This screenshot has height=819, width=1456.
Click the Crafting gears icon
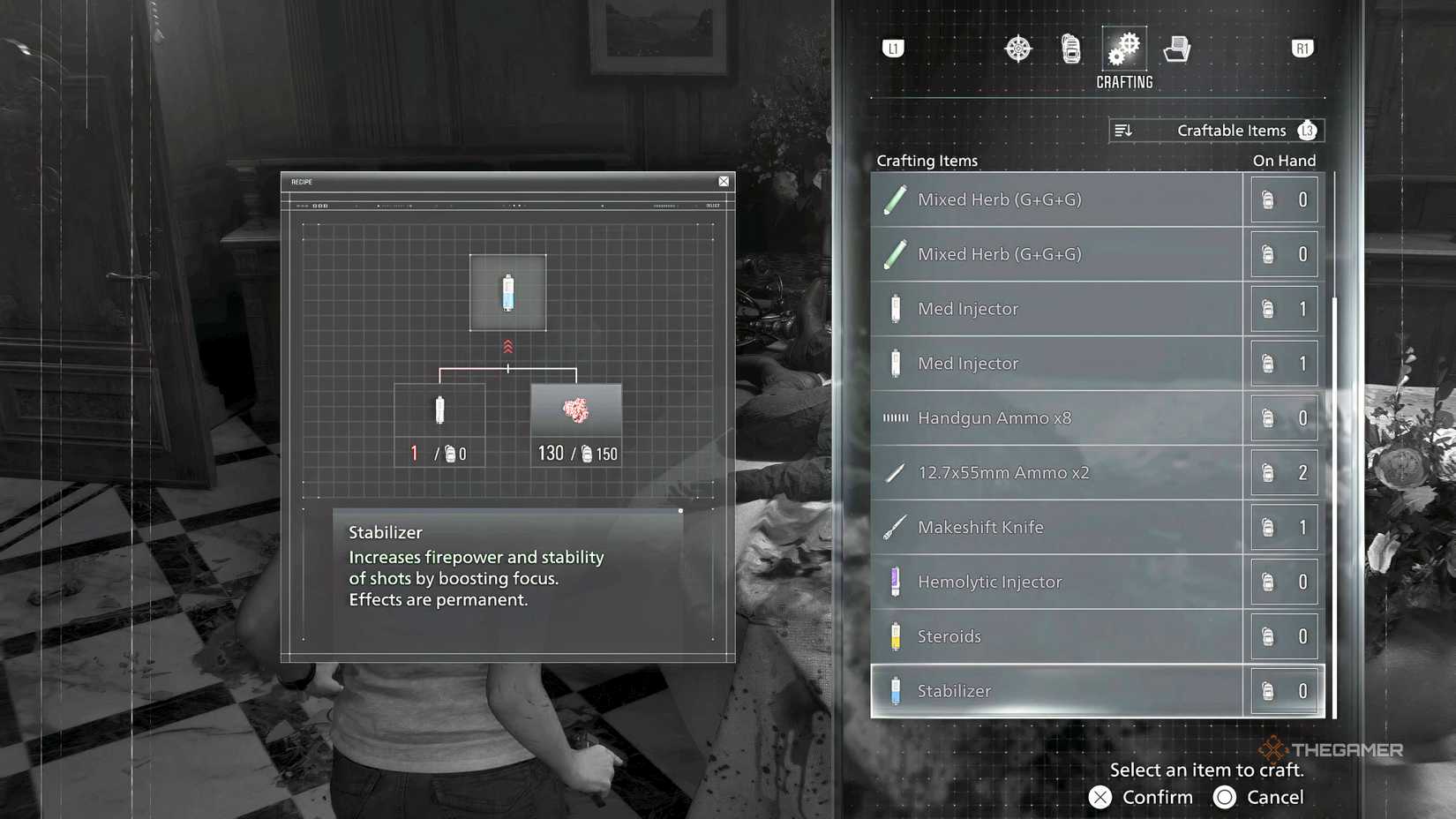[x=1123, y=50]
